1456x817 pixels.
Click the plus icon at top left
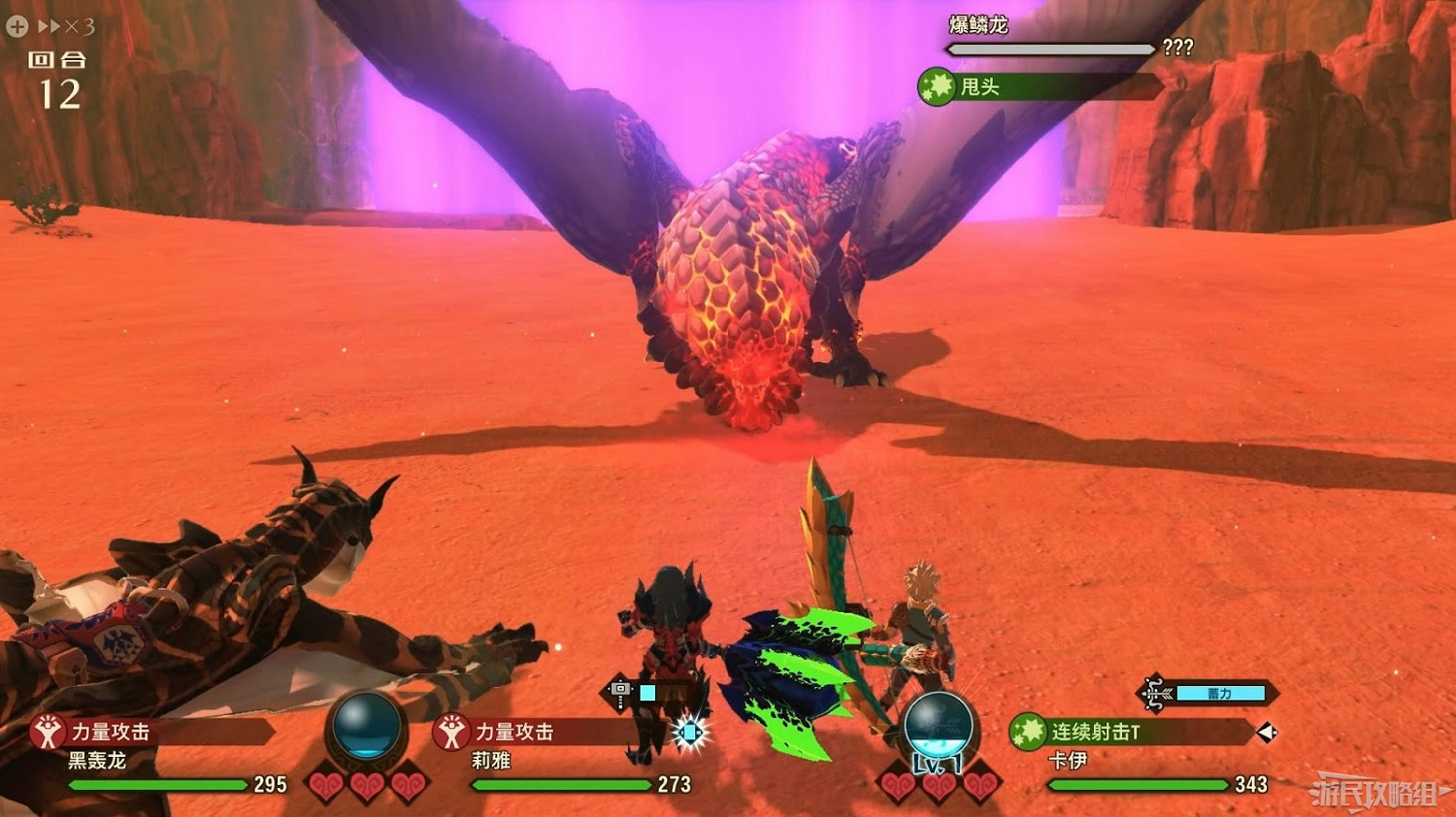(x=15, y=26)
